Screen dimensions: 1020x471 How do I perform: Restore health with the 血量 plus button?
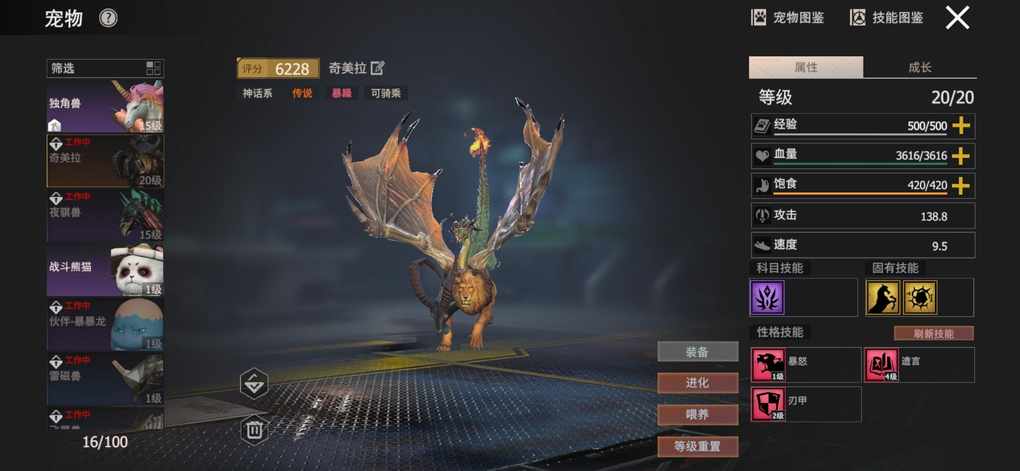962,156
